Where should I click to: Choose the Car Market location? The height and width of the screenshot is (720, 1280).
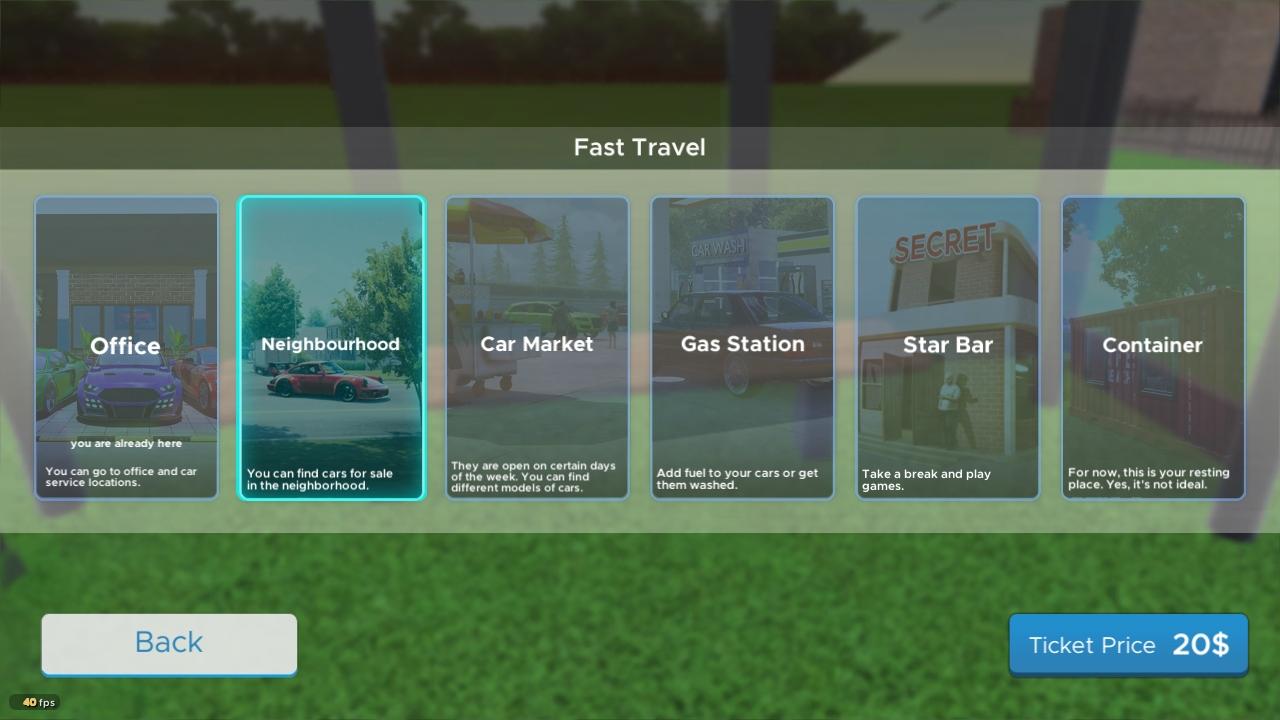537,347
